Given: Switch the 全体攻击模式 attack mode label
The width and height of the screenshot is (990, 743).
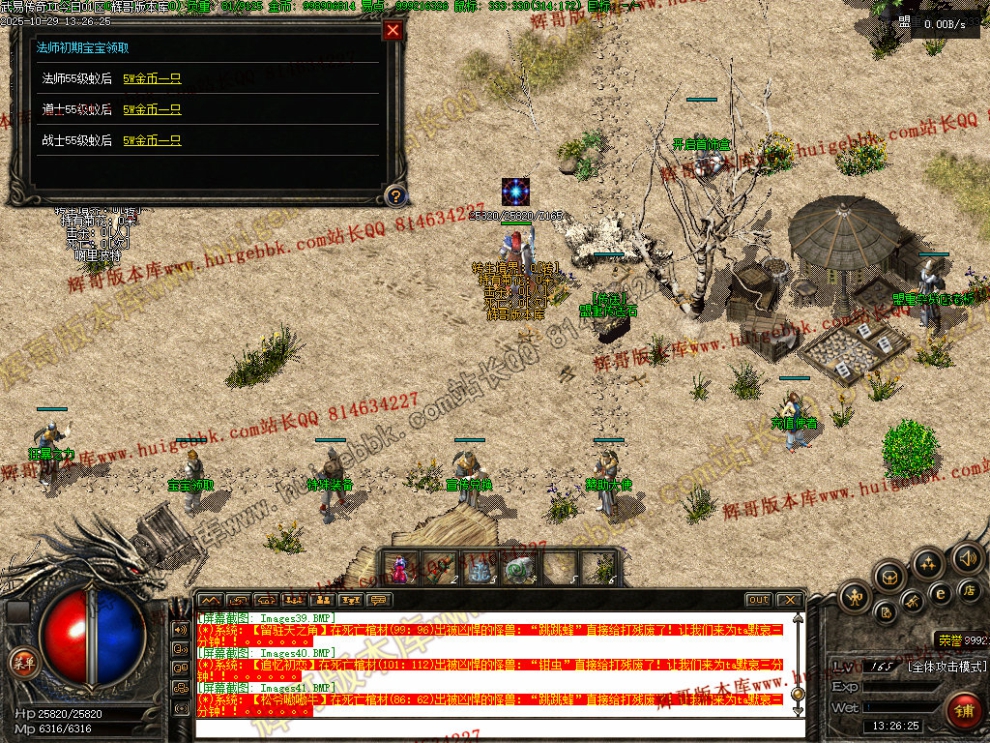Looking at the screenshot, I should [946, 666].
